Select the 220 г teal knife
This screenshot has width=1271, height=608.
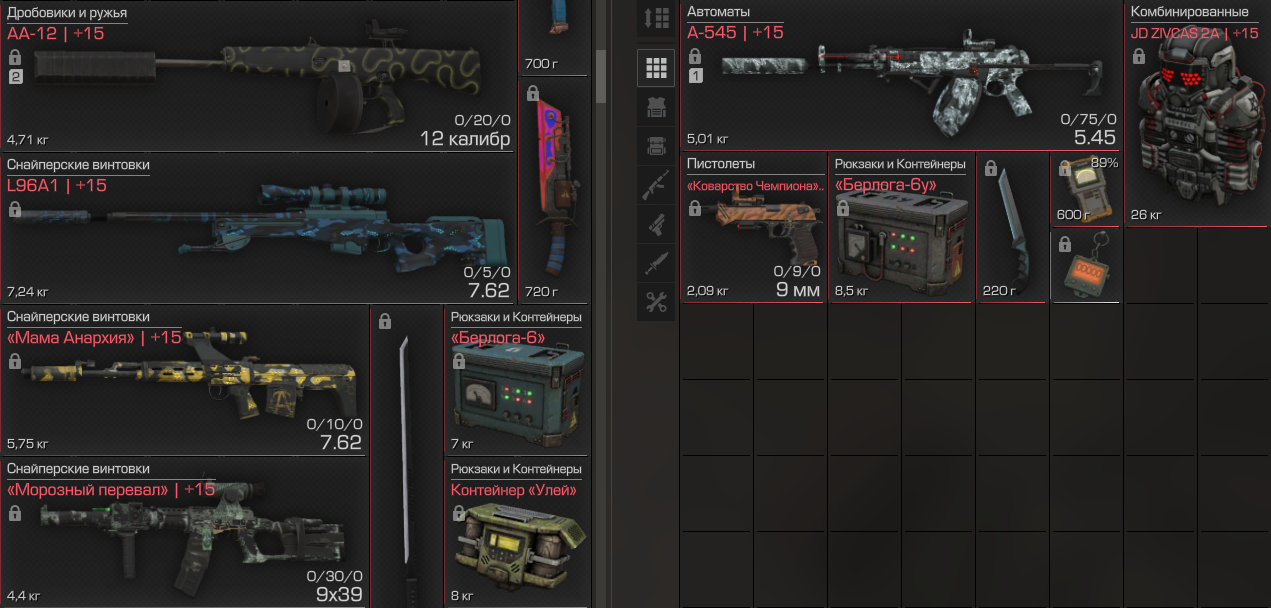(x=1012, y=228)
